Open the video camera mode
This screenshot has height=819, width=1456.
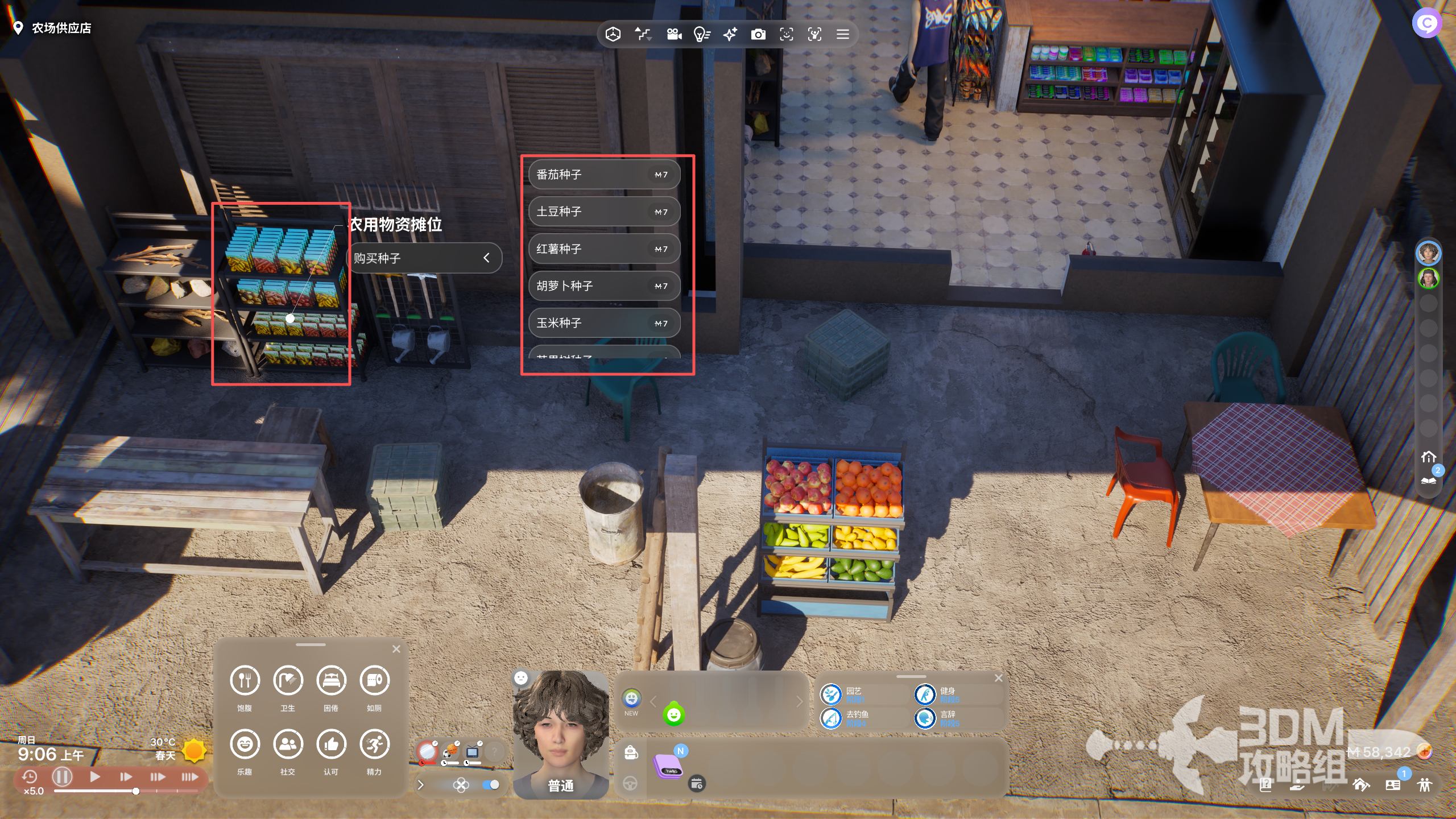tap(674, 35)
